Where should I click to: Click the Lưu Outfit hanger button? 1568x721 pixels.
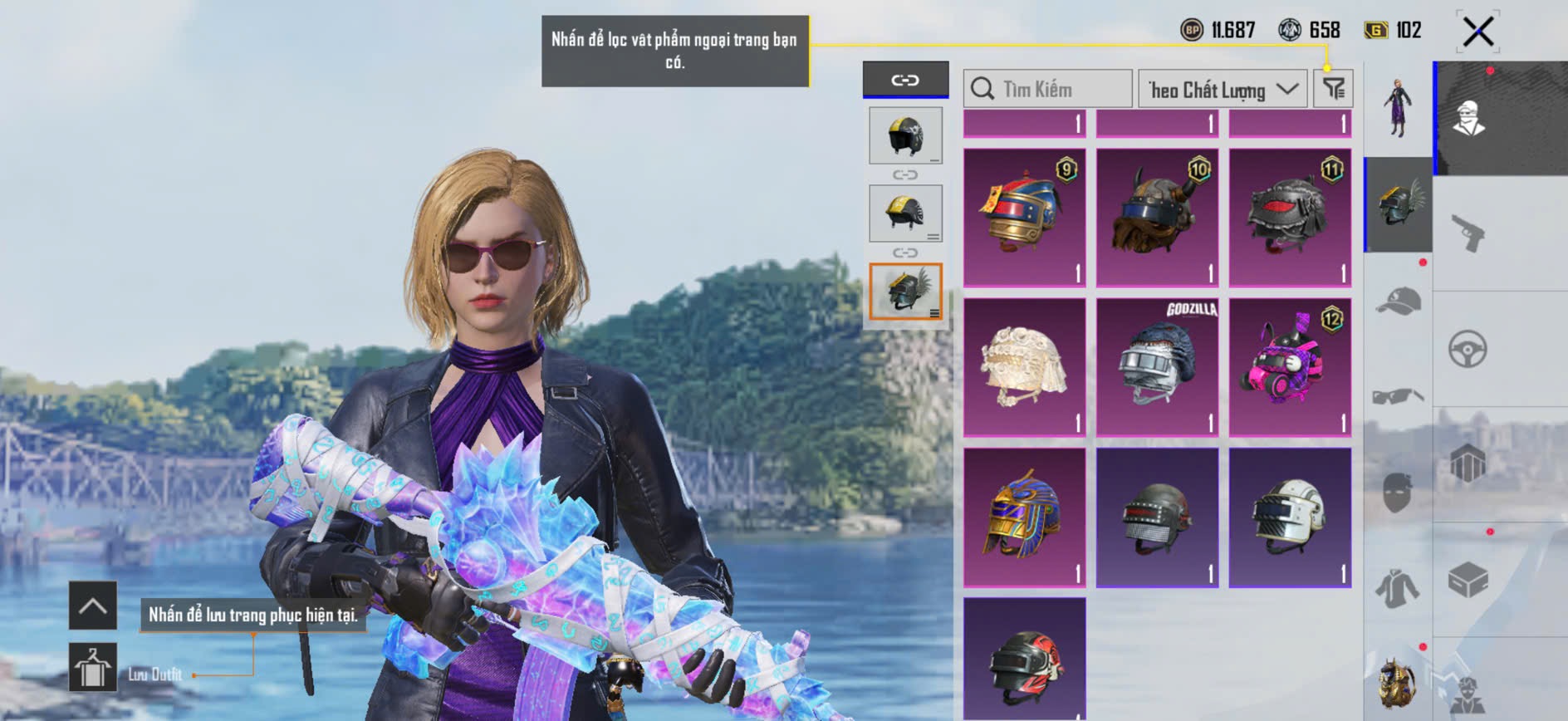click(92, 667)
